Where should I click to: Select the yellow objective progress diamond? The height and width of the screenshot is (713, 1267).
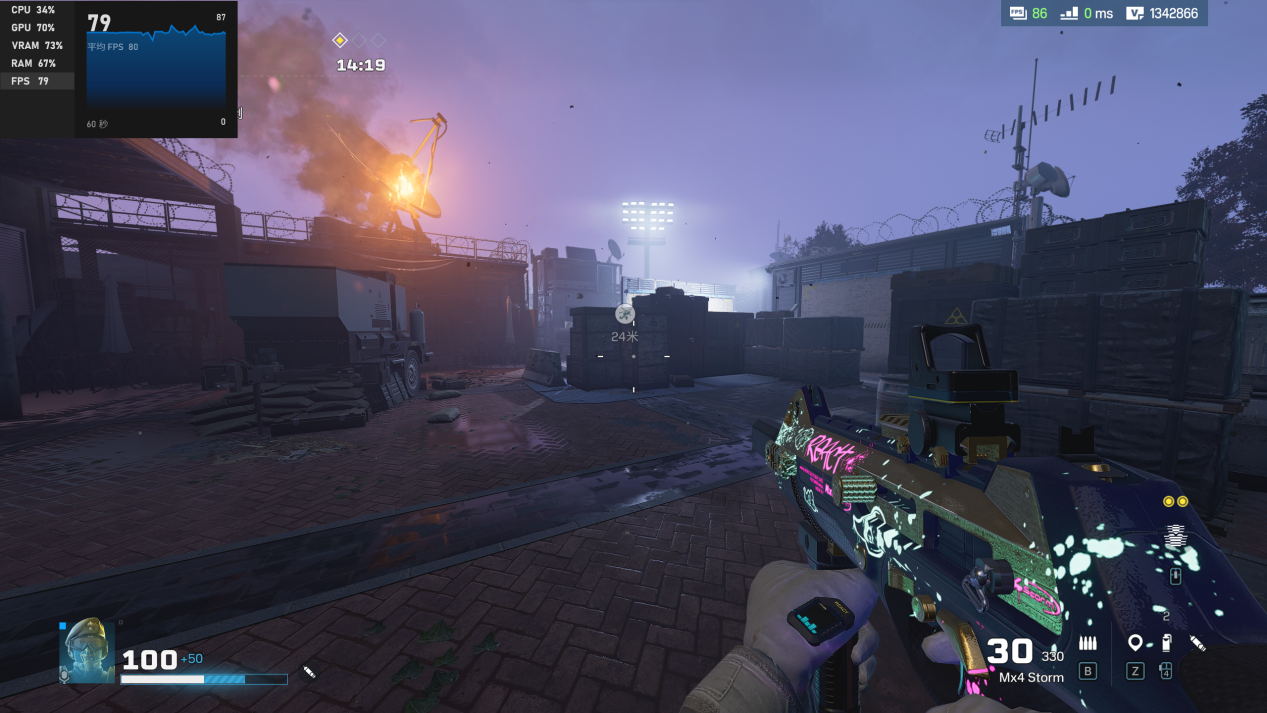(340, 40)
